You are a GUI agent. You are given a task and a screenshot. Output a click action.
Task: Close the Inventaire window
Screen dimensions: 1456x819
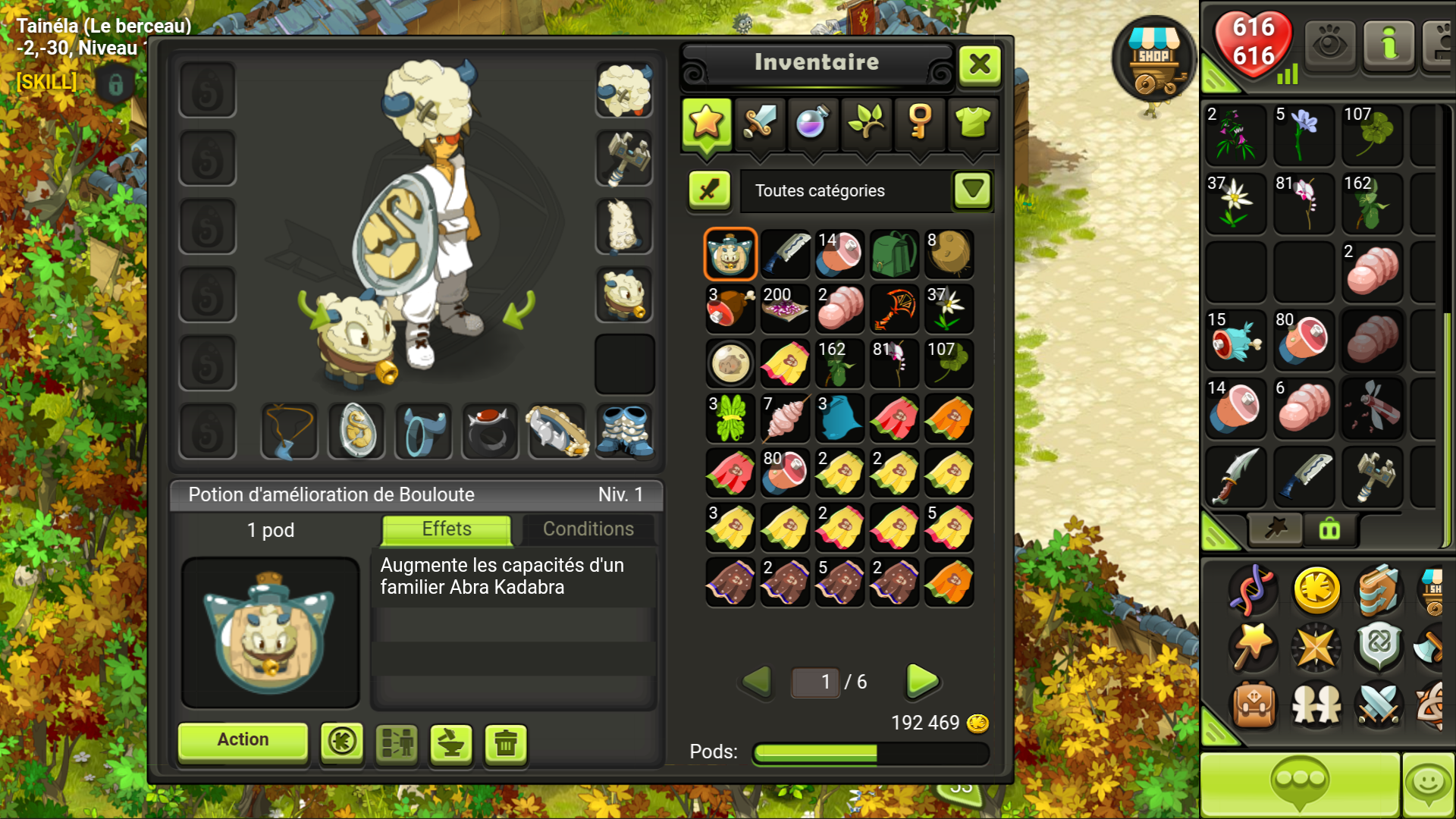[x=979, y=64]
